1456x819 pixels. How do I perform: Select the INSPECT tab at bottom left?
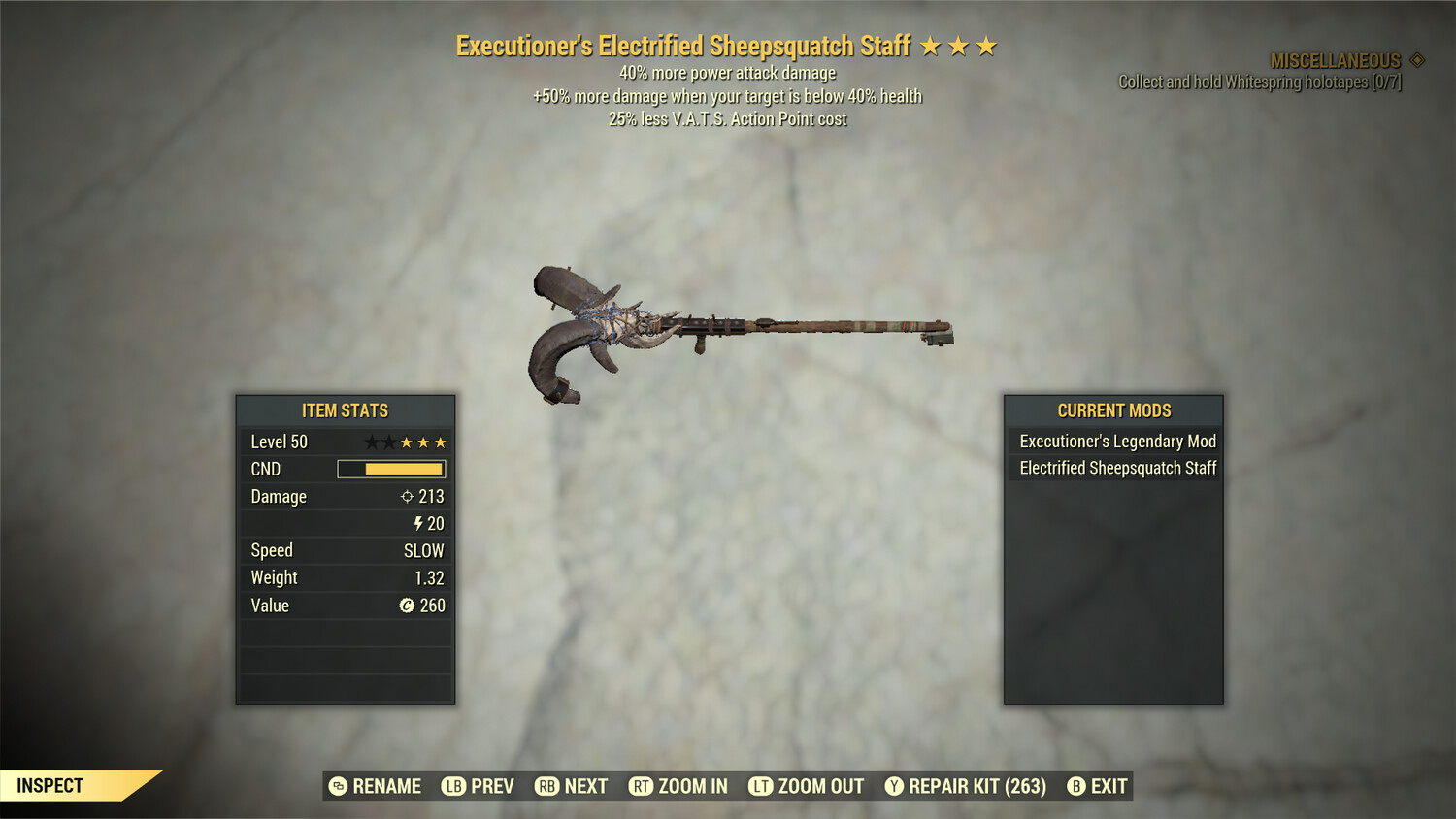pos(49,785)
